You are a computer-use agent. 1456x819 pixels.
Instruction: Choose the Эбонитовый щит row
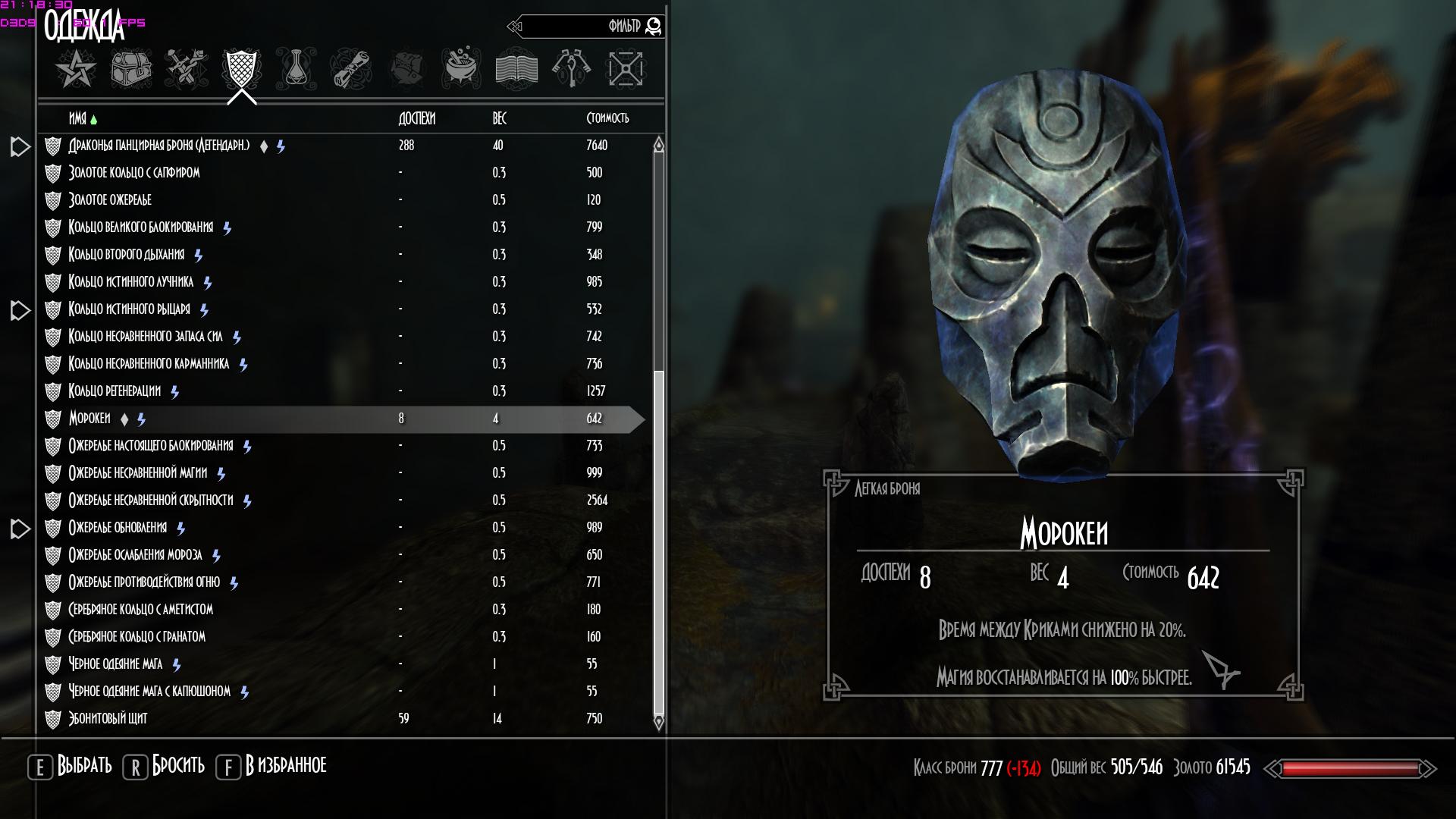click(x=108, y=719)
